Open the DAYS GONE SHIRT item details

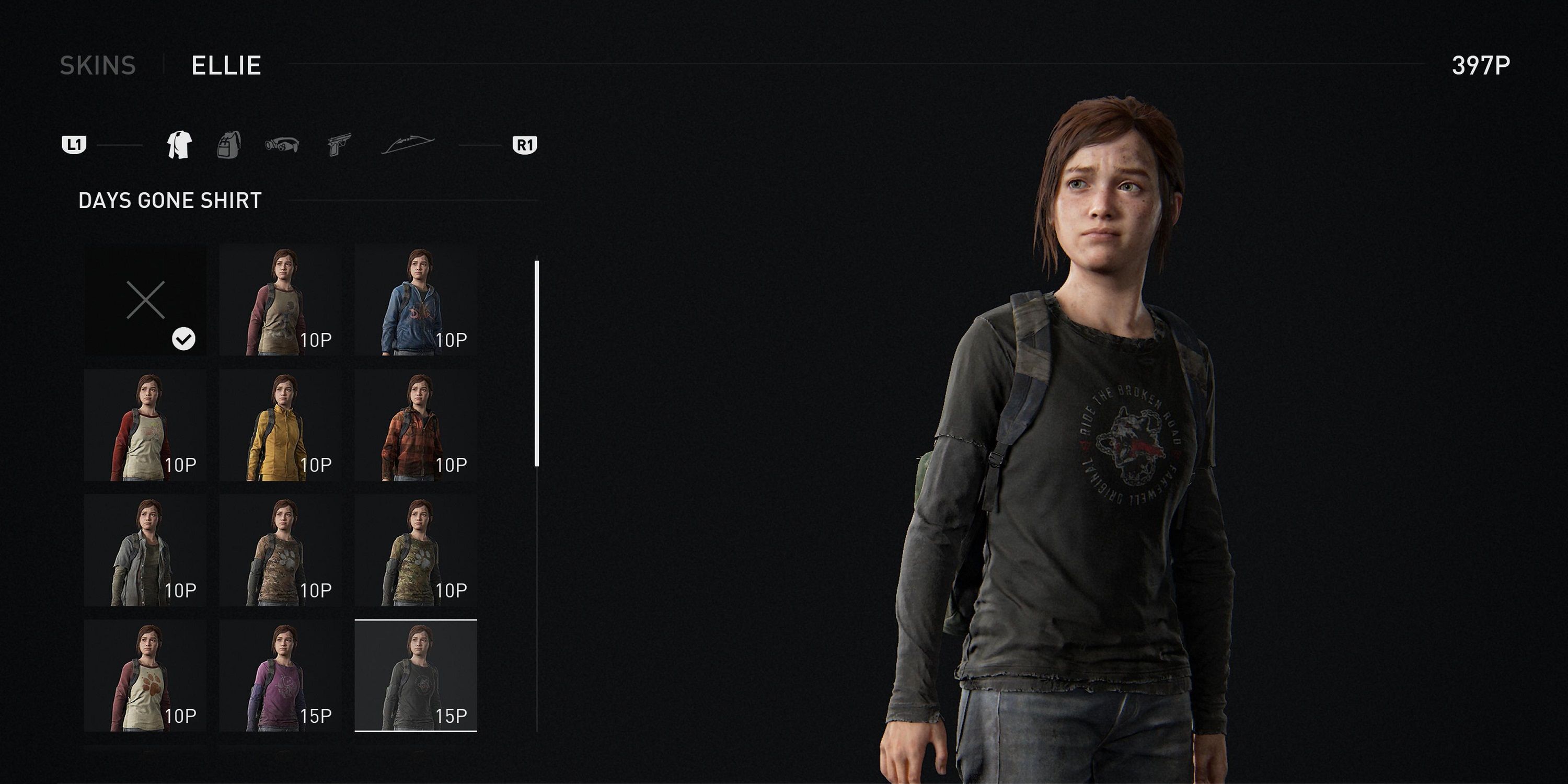point(169,199)
